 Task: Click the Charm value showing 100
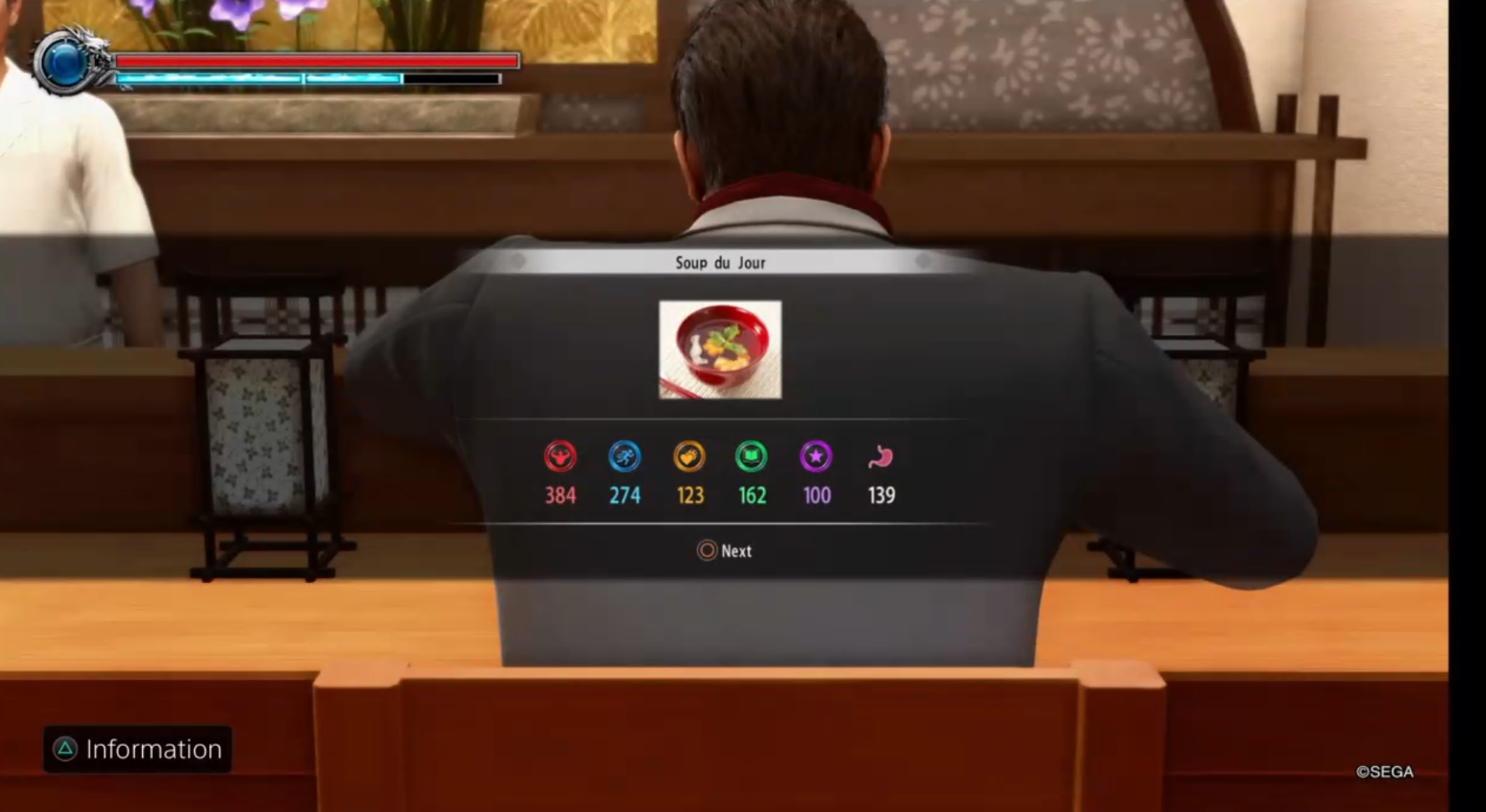click(x=815, y=495)
